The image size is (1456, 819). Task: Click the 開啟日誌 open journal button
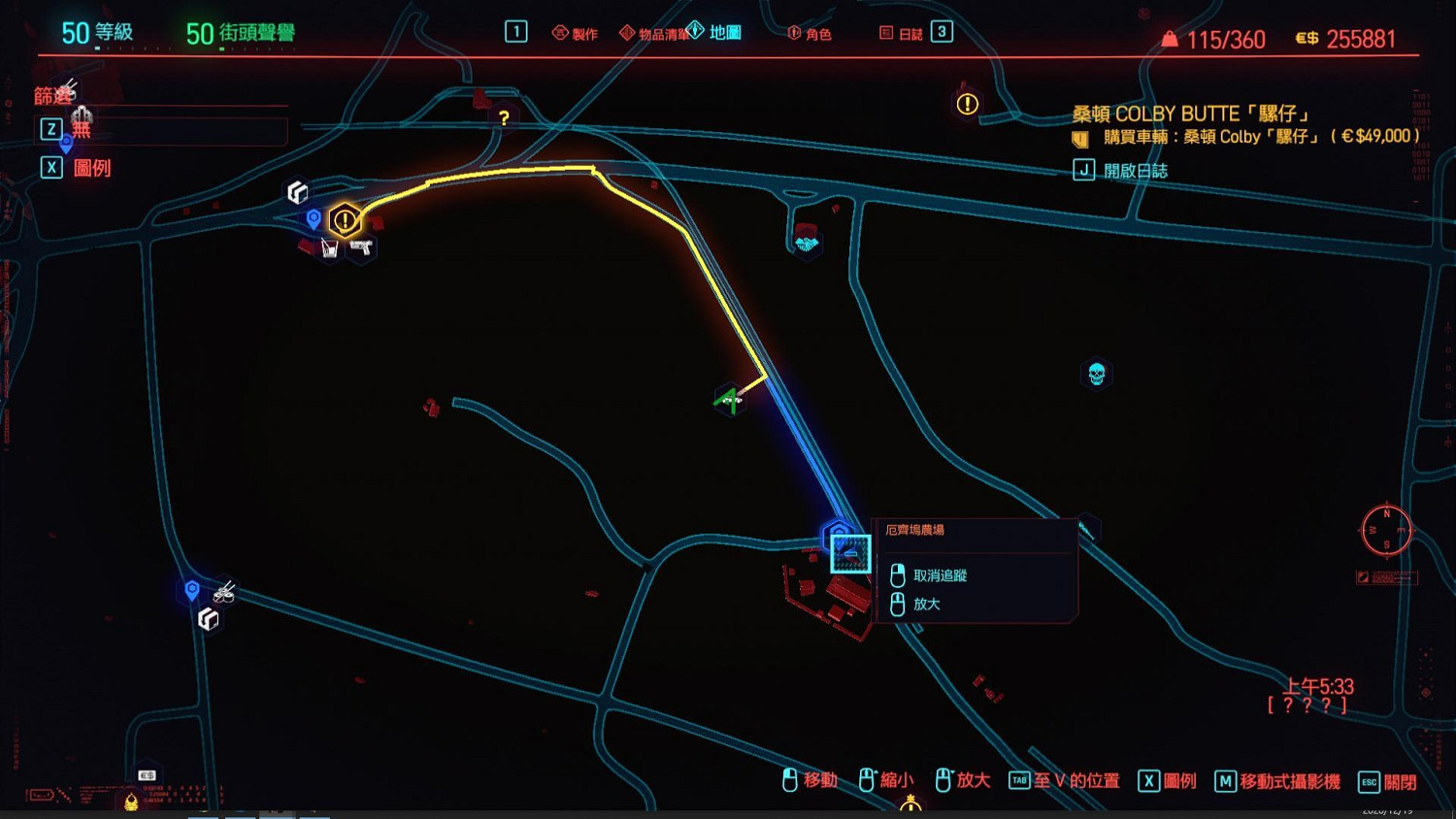click(x=1139, y=170)
